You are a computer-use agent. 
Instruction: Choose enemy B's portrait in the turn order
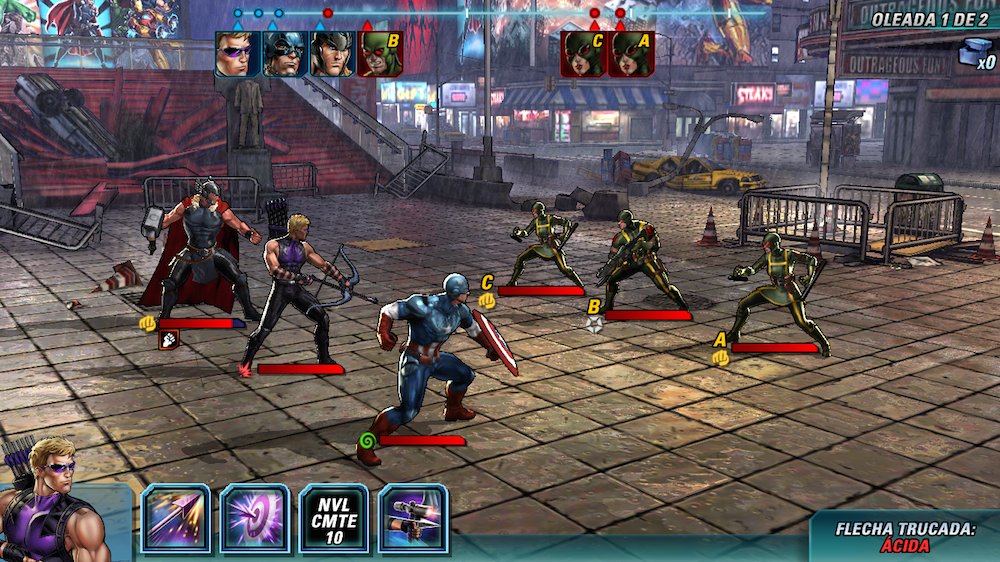click(x=380, y=54)
